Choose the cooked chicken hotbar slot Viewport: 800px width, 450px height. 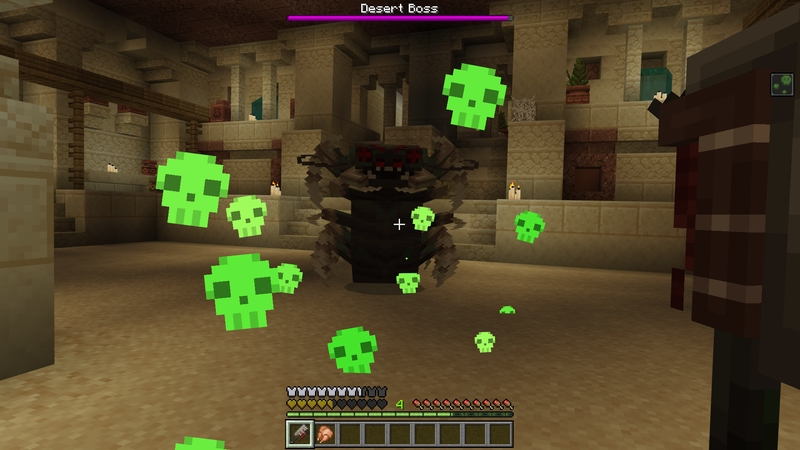coord(324,433)
